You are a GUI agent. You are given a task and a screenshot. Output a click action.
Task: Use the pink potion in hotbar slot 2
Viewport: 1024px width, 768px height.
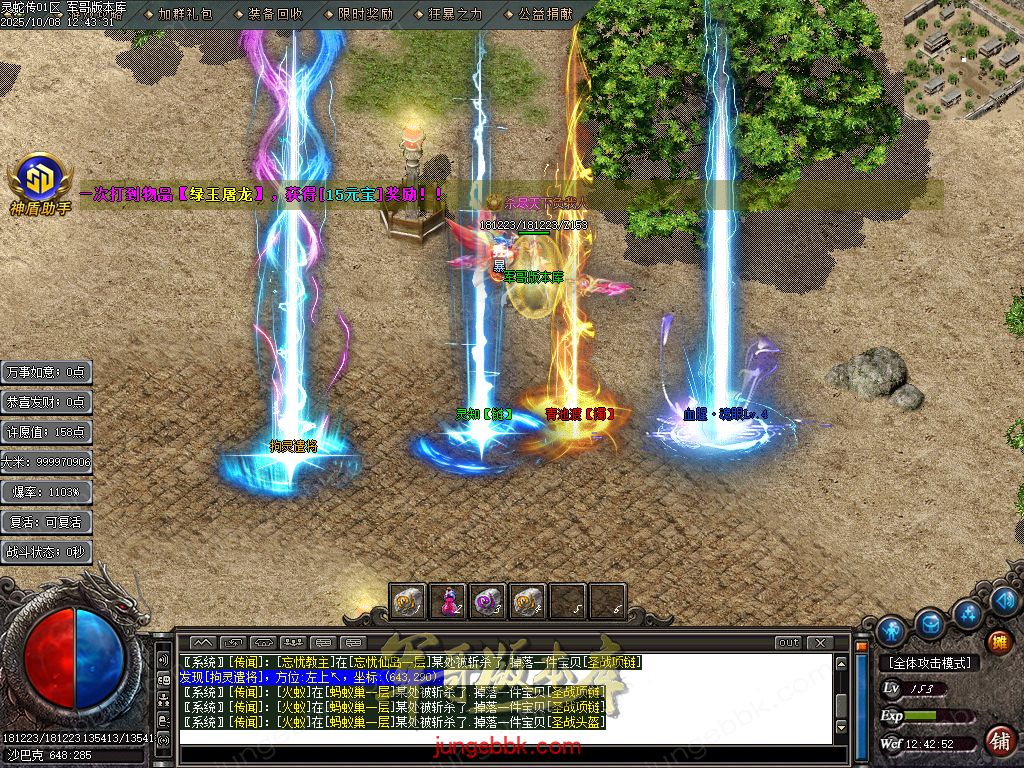pos(447,601)
